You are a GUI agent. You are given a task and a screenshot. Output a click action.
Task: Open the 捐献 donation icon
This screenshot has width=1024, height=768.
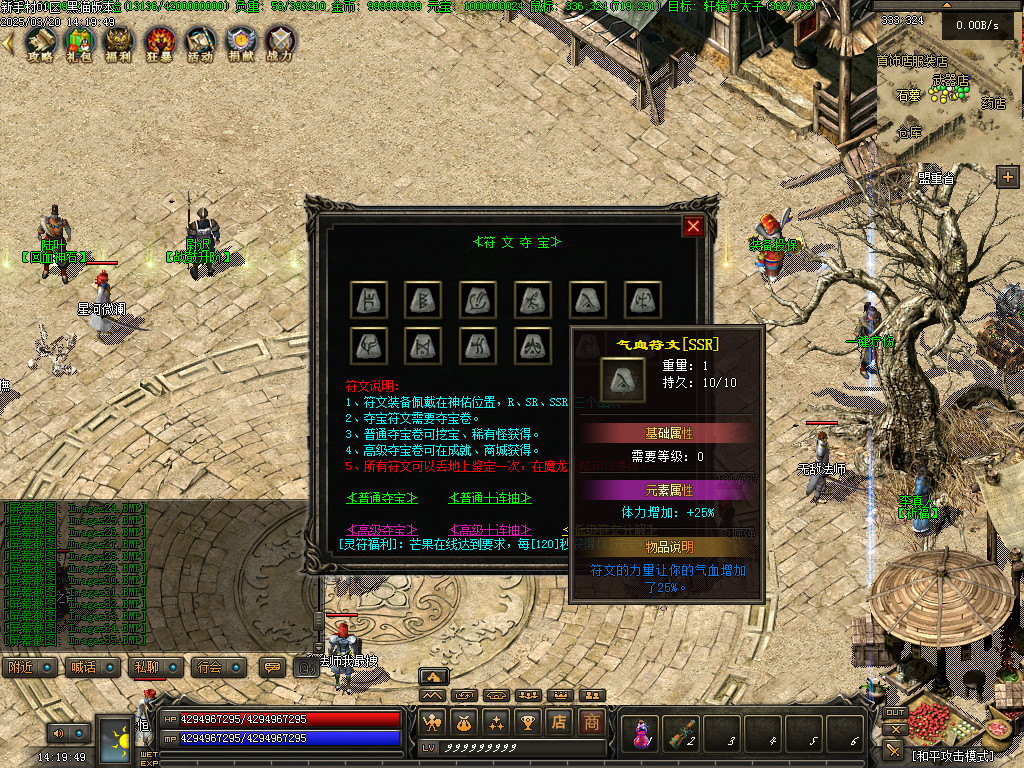(x=241, y=42)
